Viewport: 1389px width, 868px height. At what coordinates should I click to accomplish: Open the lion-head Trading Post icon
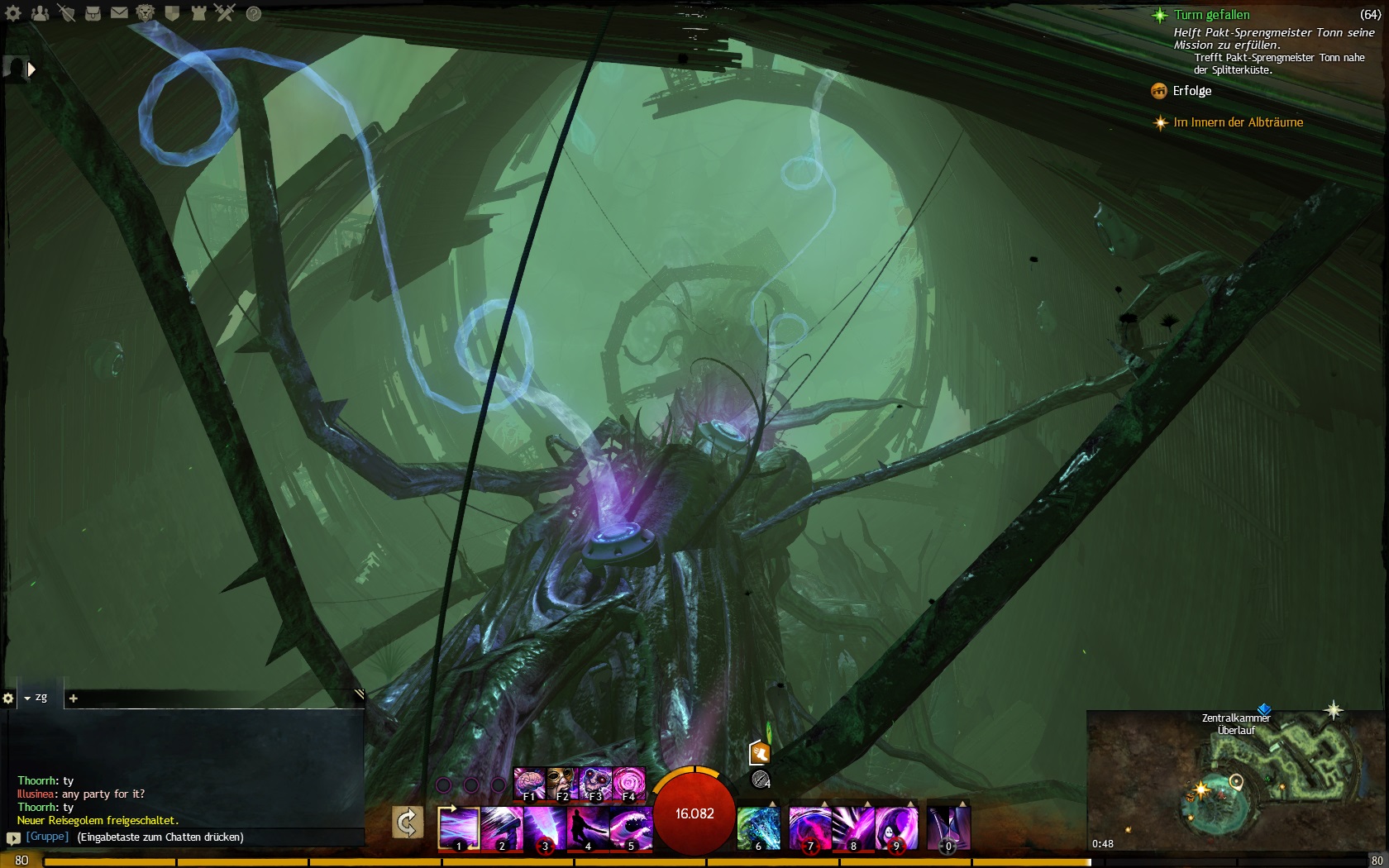146,13
